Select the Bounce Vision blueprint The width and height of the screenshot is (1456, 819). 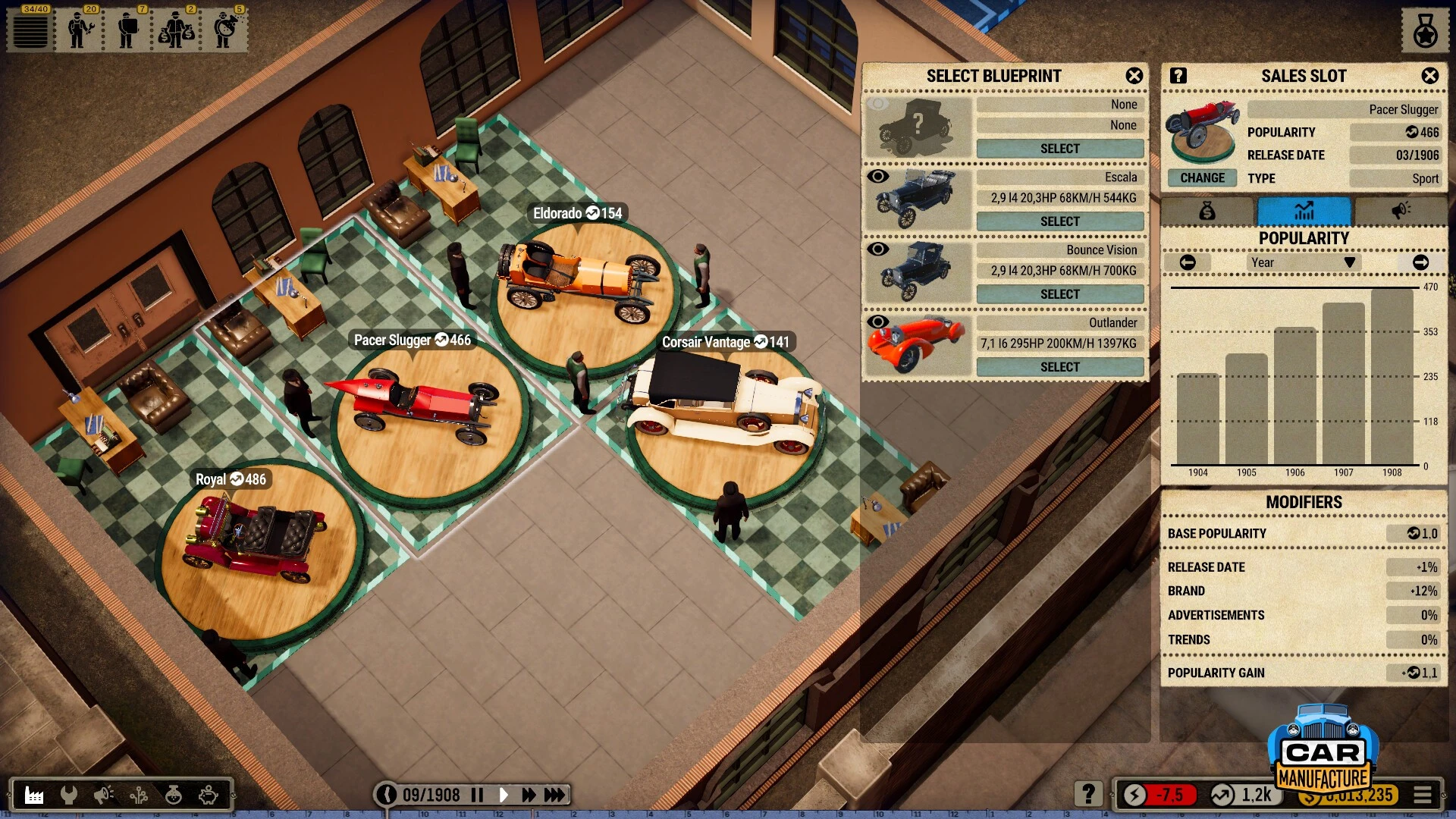pyautogui.click(x=1059, y=294)
